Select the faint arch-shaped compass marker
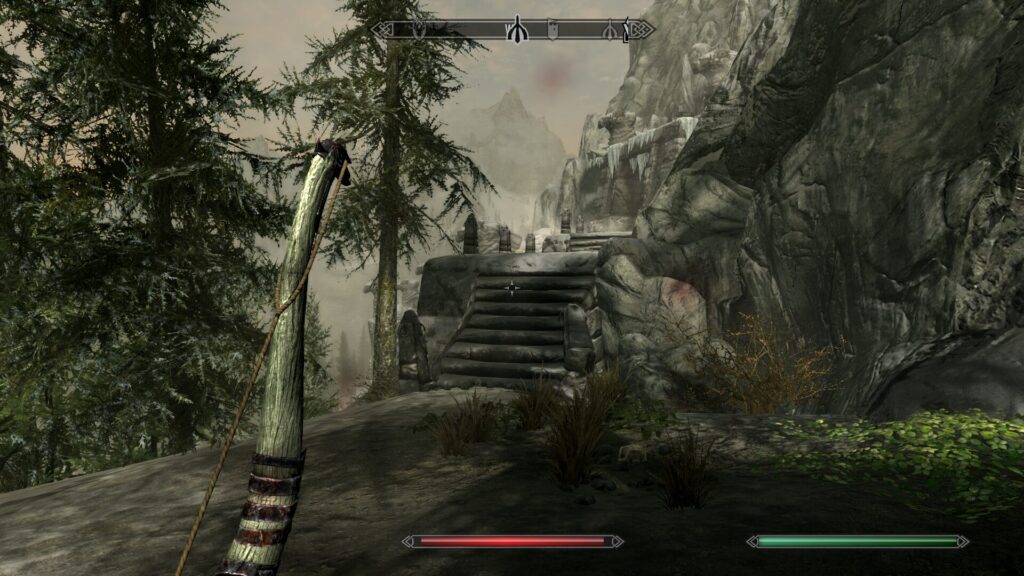This screenshot has height=576, width=1024. click(607, 30)
